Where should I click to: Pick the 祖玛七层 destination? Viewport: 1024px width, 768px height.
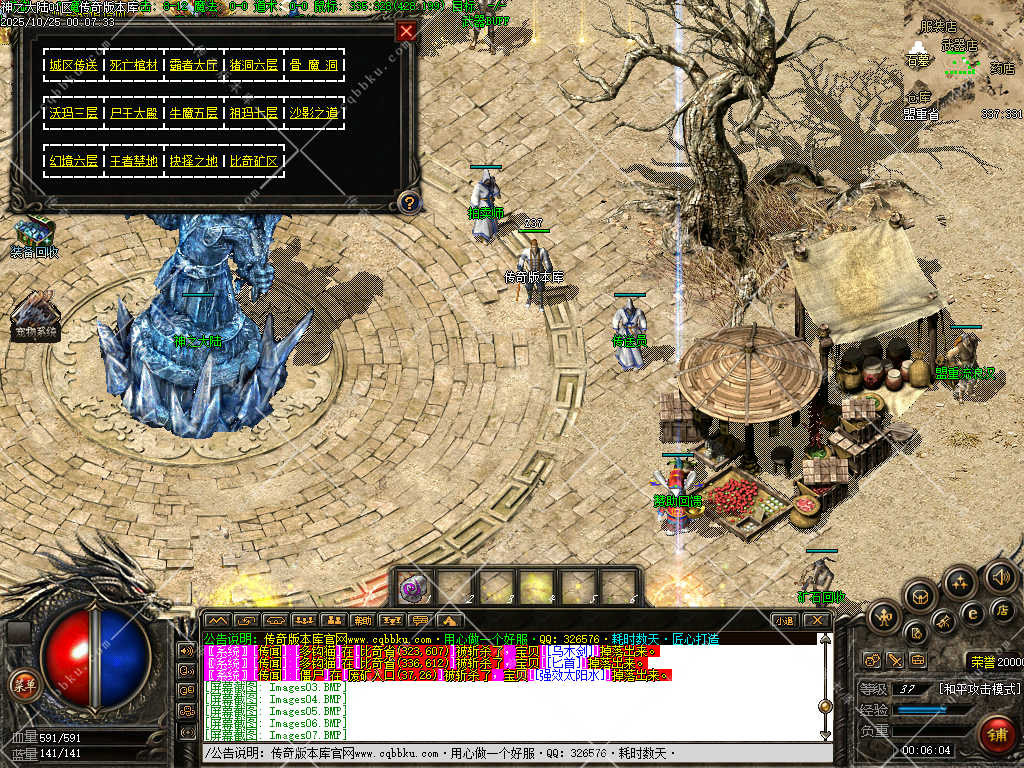click(x=254, y=113)
